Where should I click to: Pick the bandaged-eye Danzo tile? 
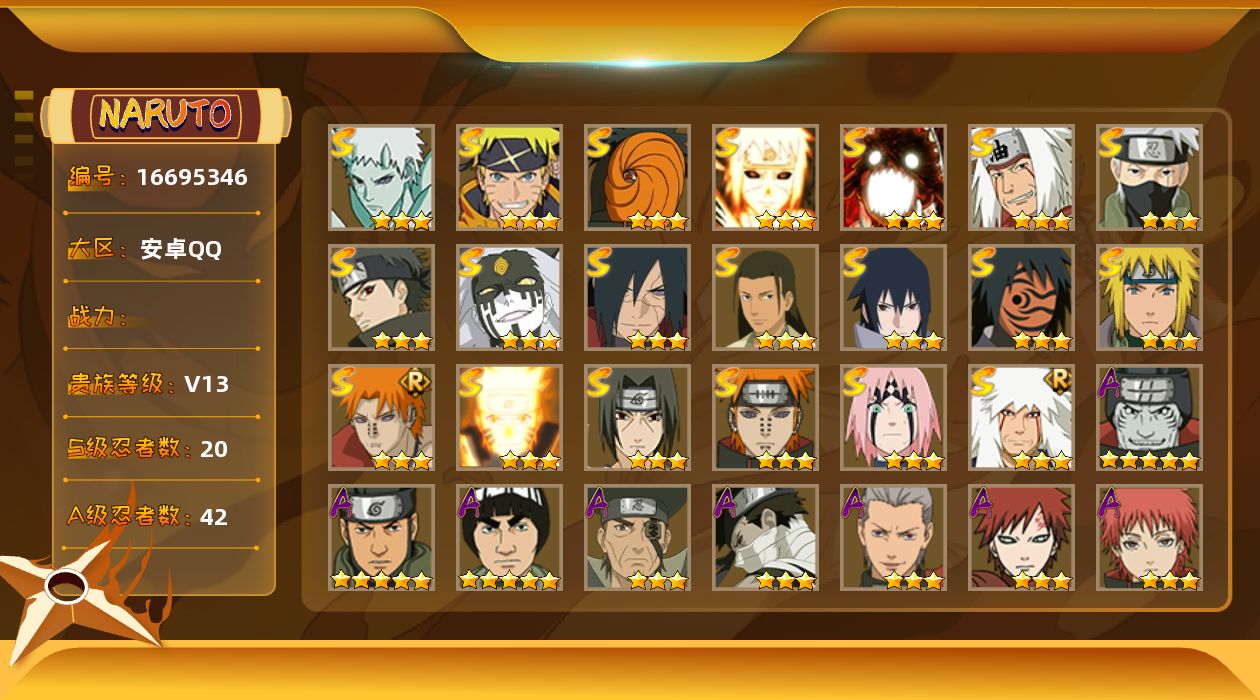637,537
